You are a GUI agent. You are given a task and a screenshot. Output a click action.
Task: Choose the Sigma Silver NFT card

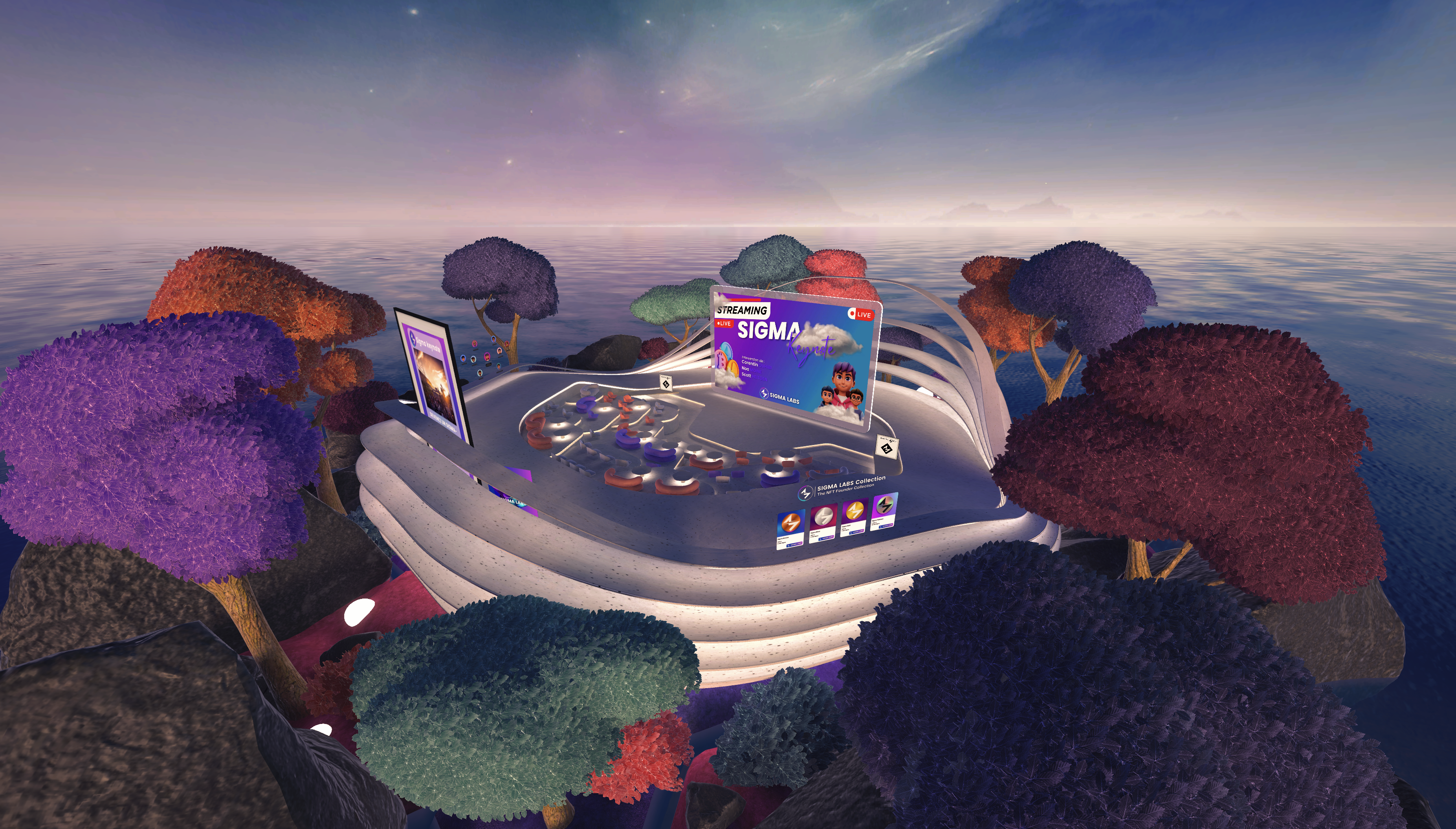(x=823, y=523)
